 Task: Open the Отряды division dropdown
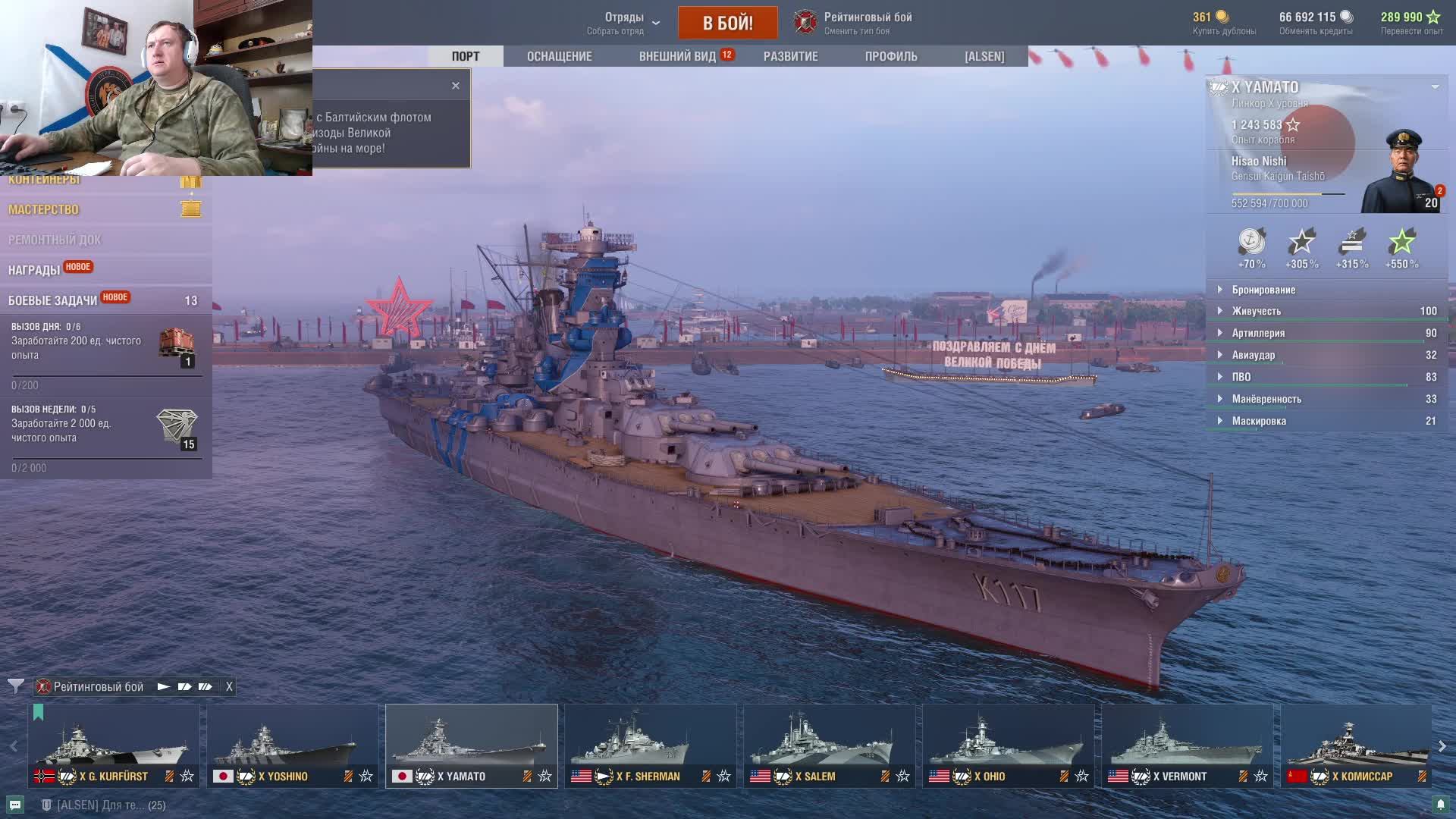click(x=623, y=23)
